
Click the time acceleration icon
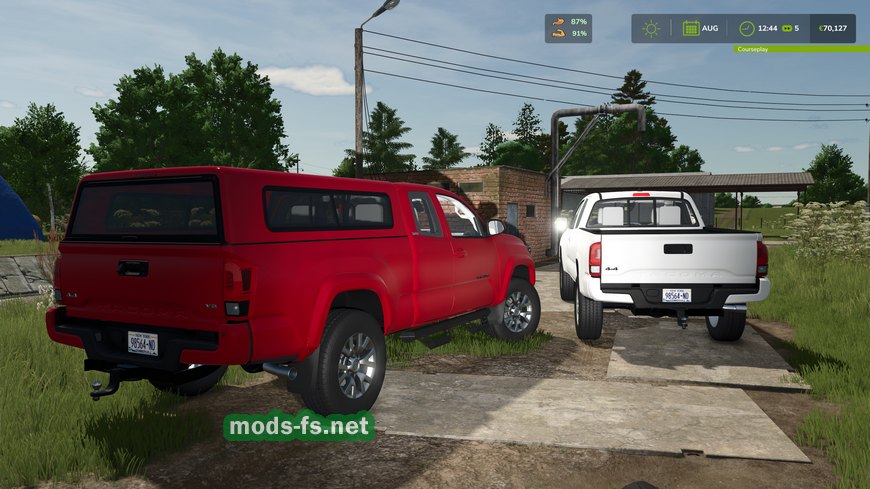pyautogui.click(x=786, y=28)
